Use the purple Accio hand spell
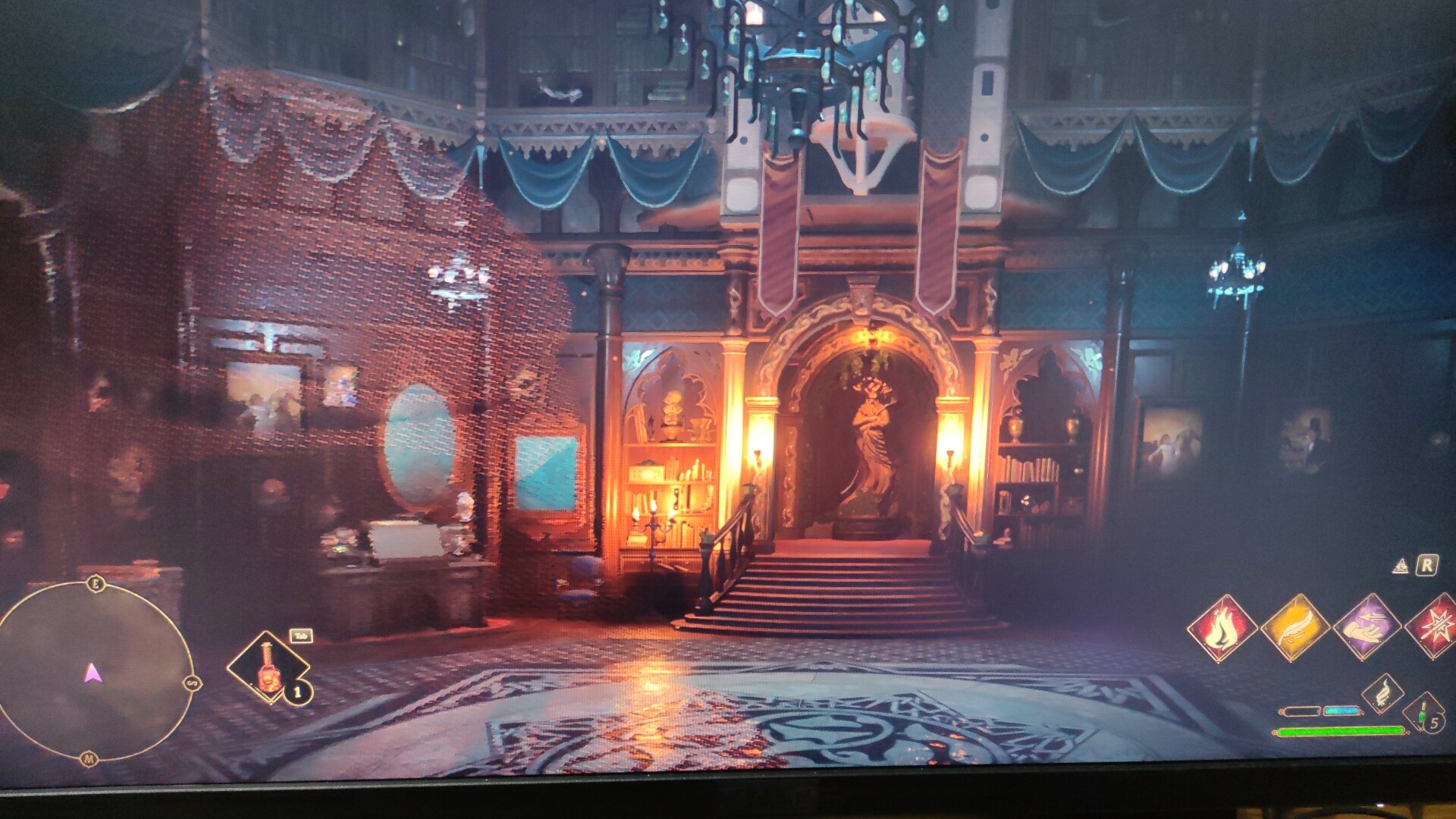 click(x=1367, y=626)
